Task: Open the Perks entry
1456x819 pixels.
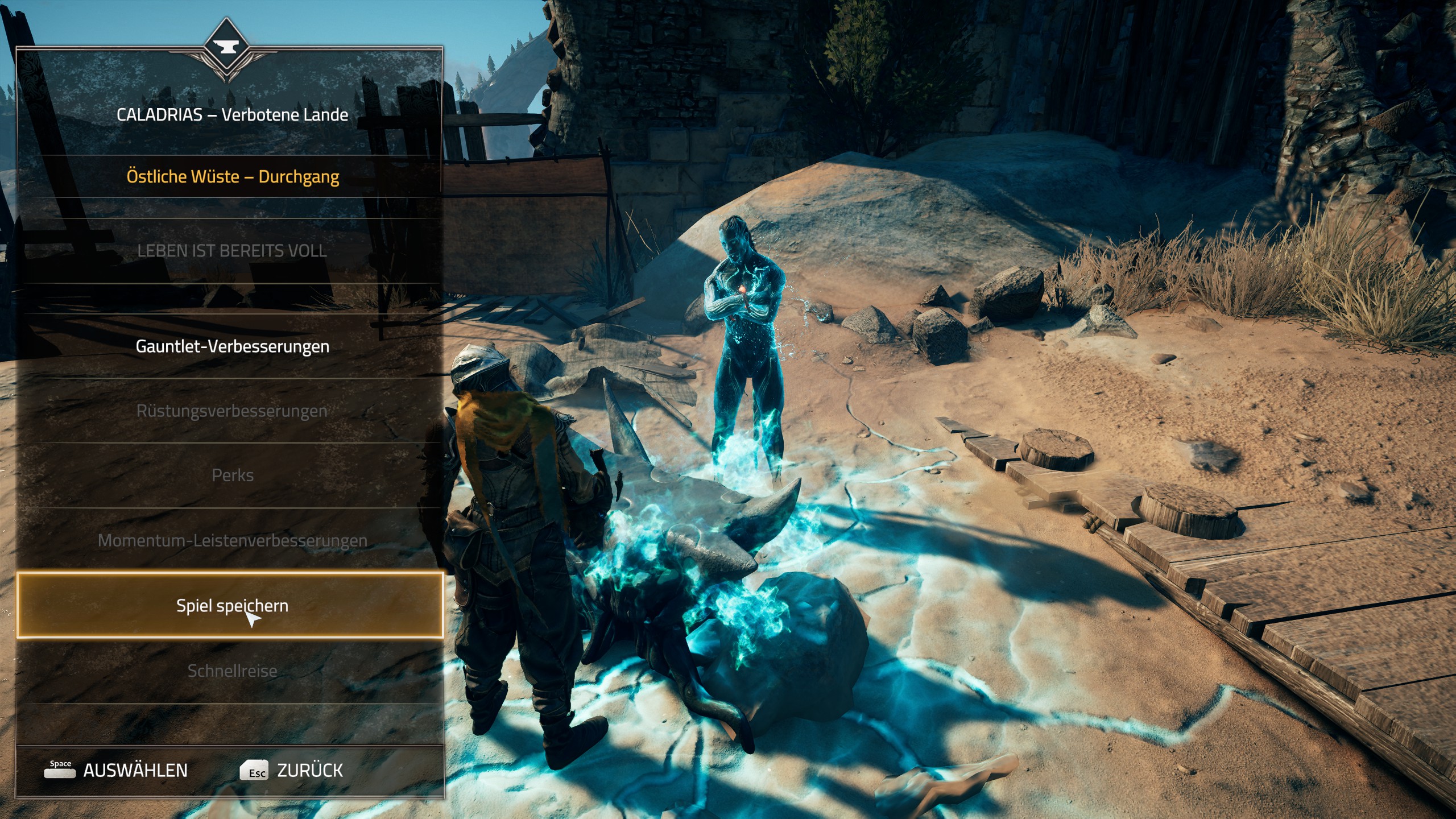Action: click(x=232, y=475)
